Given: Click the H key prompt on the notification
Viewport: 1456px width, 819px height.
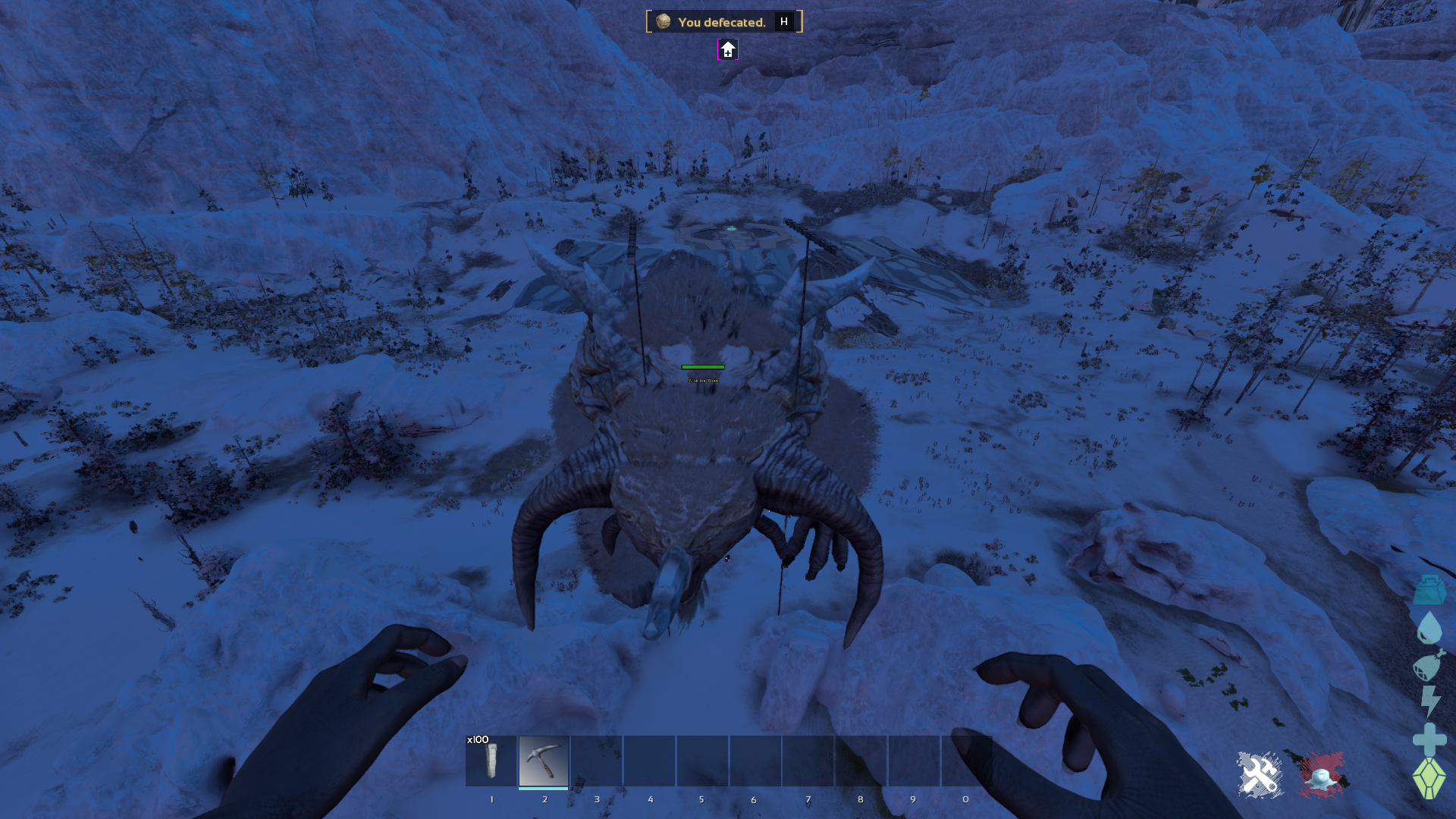Looking at the screenshot, I should coord(783,21).
